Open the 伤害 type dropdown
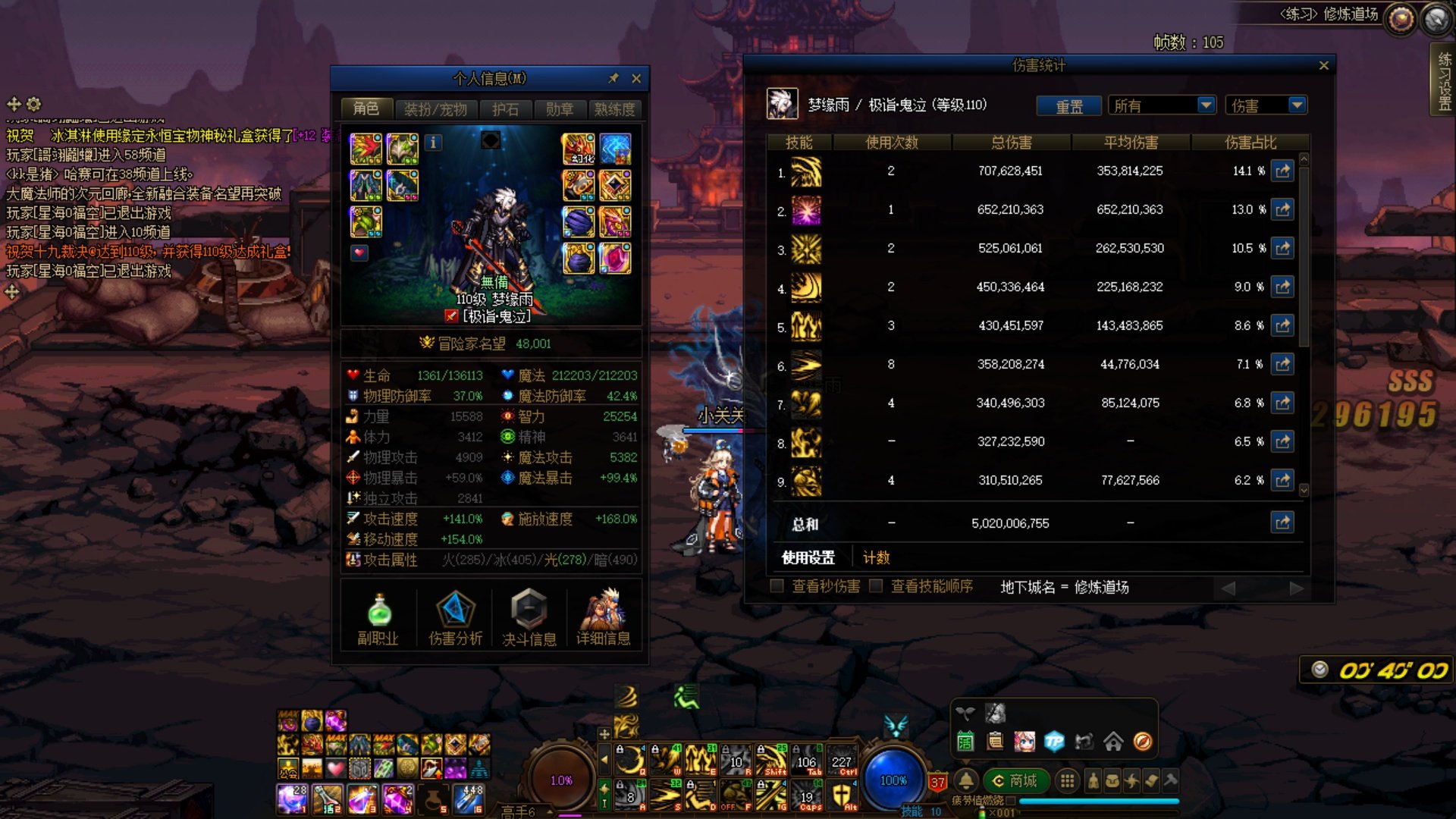The width and height of the screenshot is (1456, 819). point(1297,105)
